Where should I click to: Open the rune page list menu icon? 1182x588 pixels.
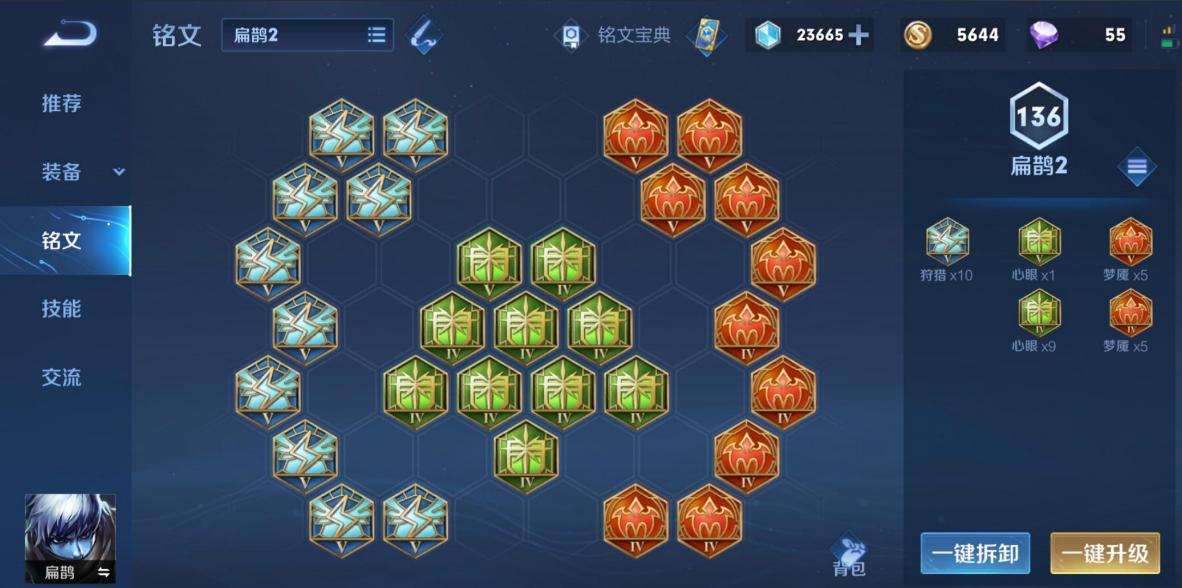click(1136, 167)
